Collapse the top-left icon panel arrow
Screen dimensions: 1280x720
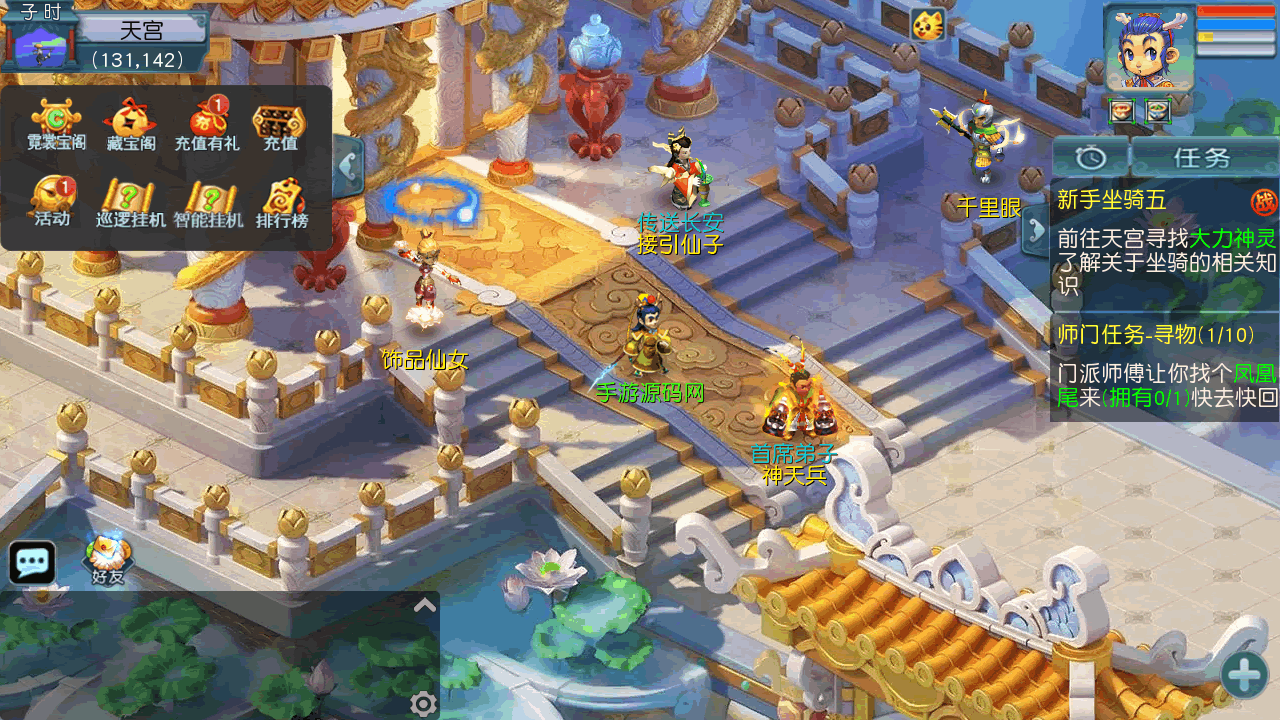pos(348,165)
